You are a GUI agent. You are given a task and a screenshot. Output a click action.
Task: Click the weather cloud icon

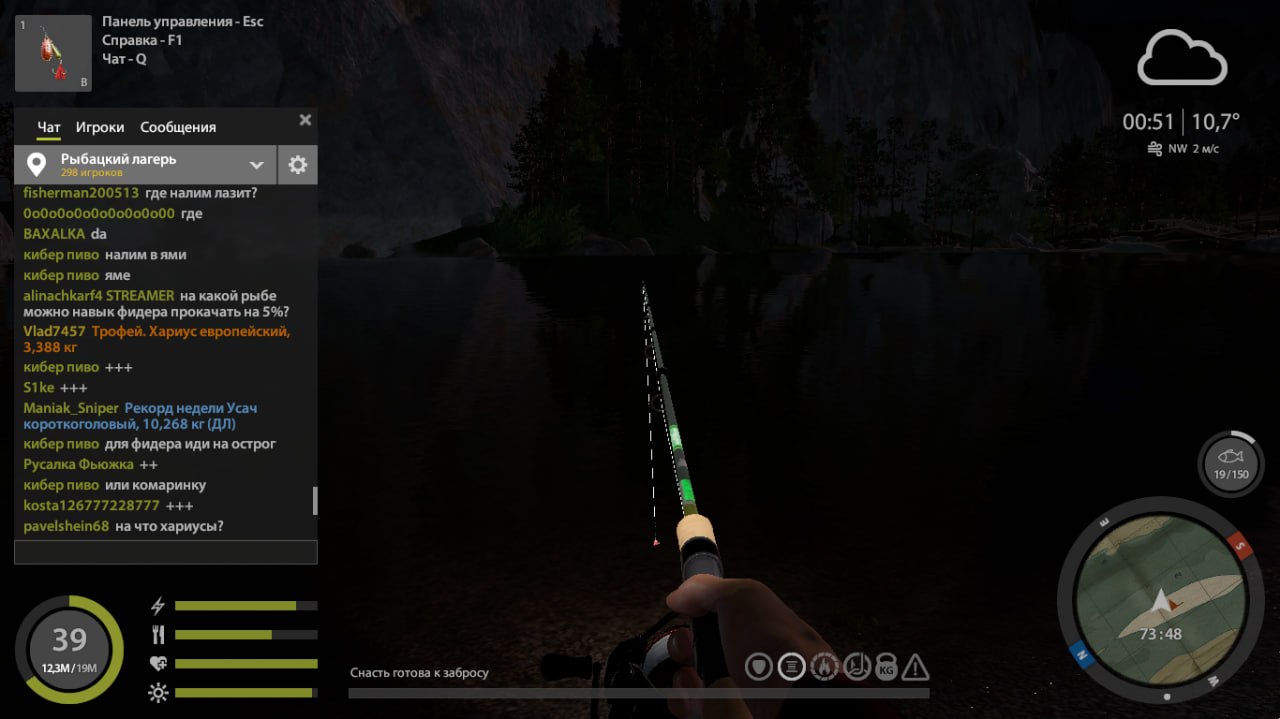point(1181,58)
